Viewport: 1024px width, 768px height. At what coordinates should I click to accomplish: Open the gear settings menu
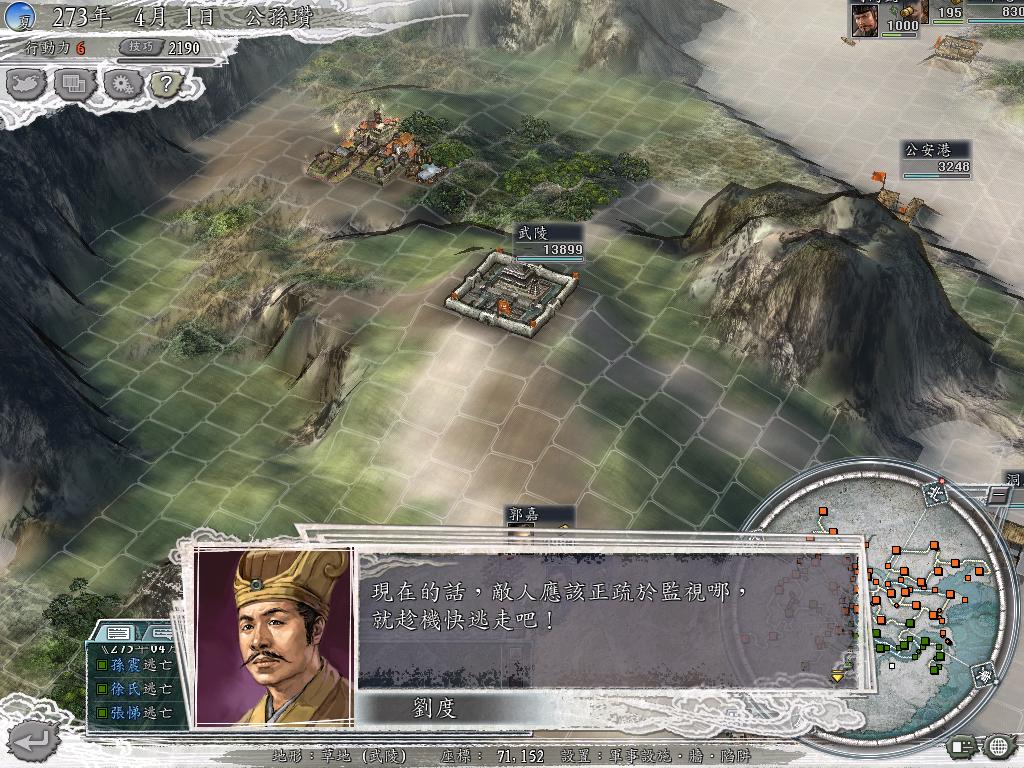click(122, 84)
